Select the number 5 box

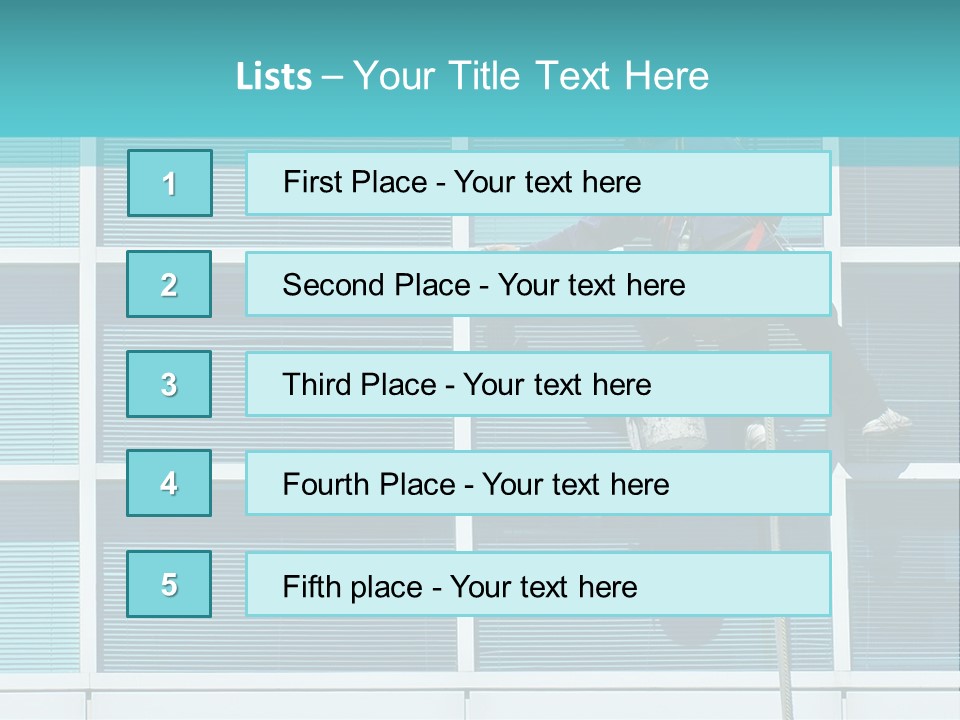[x=169, y=584]
